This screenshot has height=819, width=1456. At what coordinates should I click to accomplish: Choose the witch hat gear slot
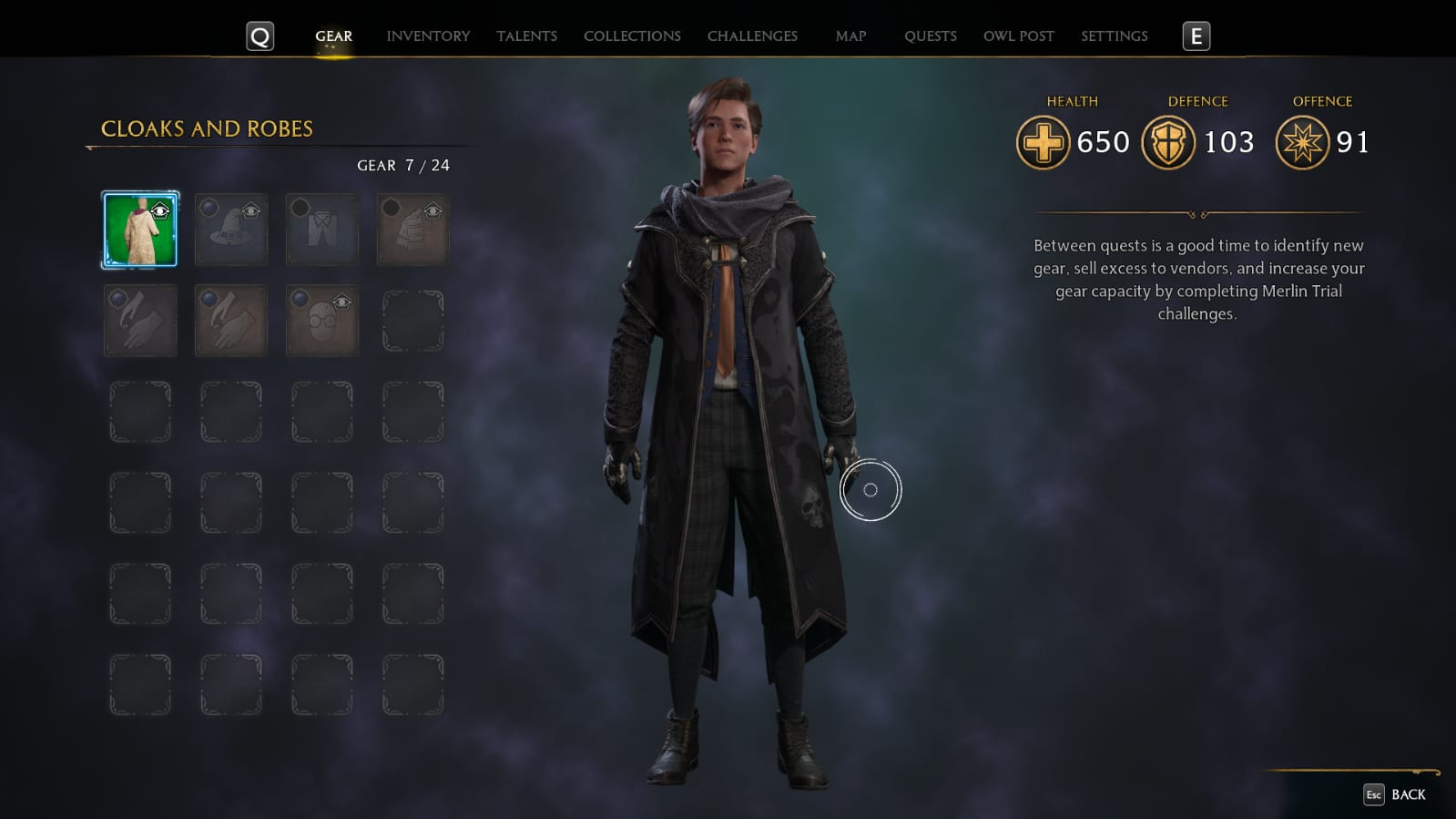[231, 230]
